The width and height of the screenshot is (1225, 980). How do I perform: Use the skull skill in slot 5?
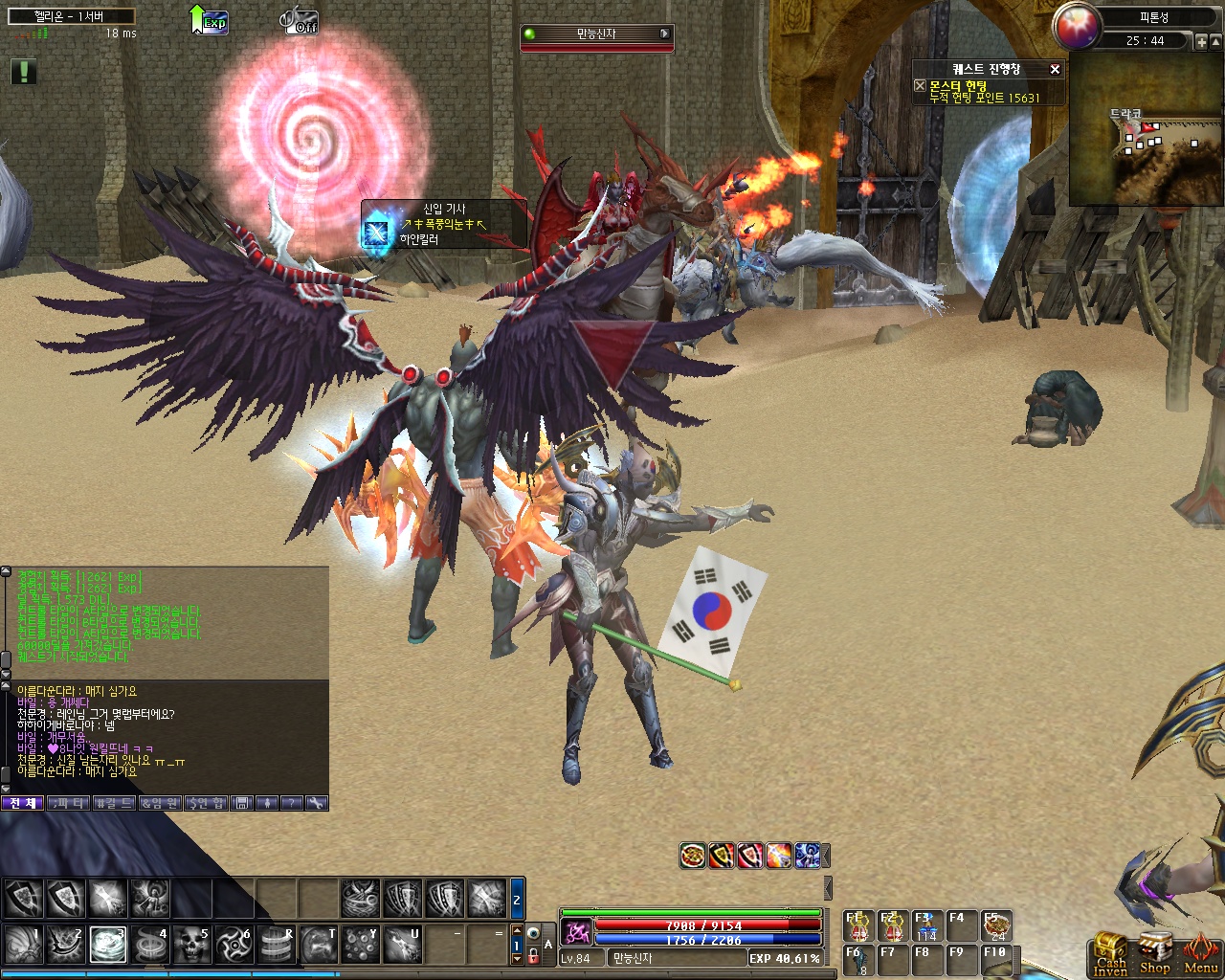pos(191,944)
